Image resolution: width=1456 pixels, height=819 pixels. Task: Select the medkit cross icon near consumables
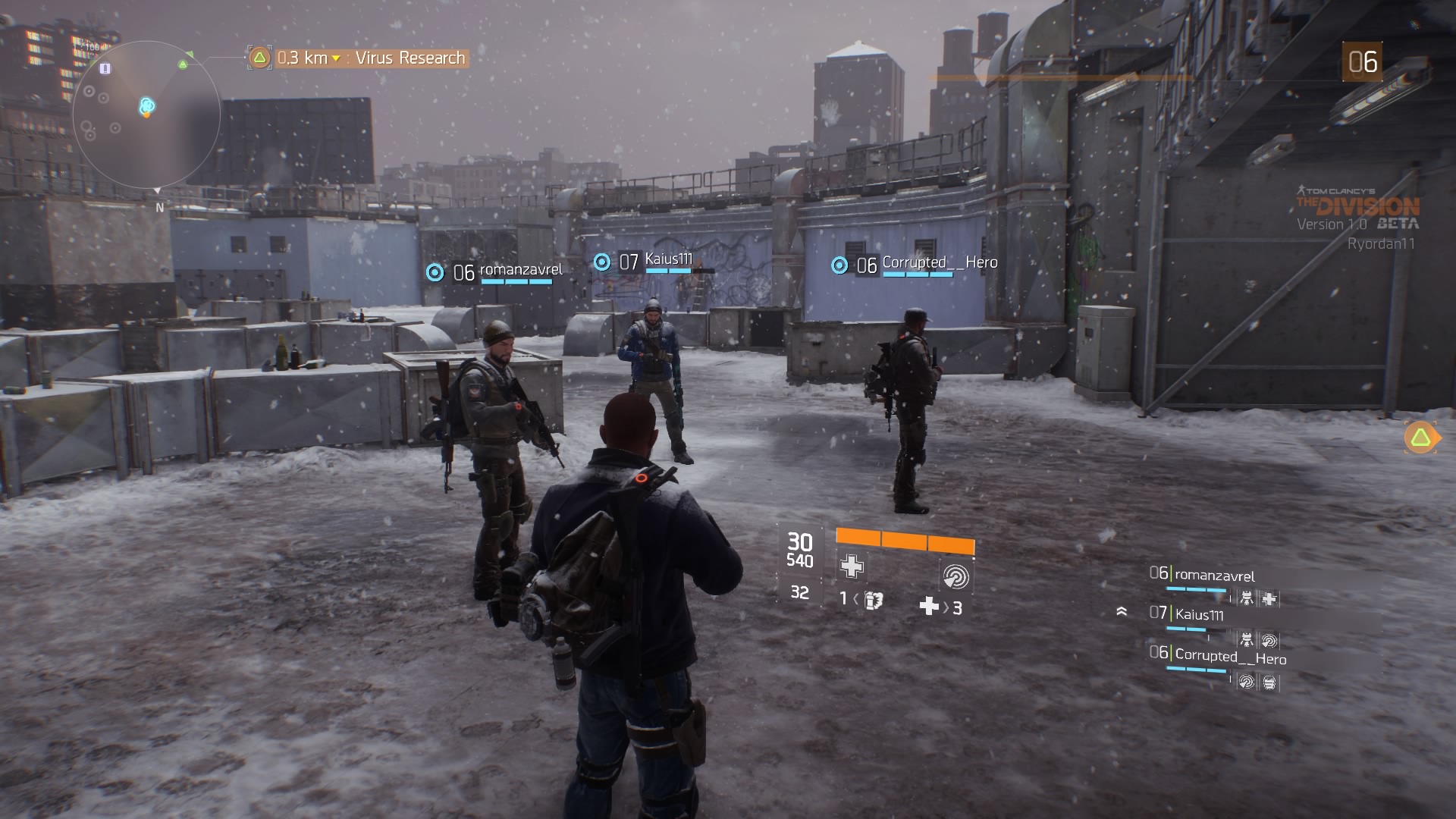(x=930, y=607)
